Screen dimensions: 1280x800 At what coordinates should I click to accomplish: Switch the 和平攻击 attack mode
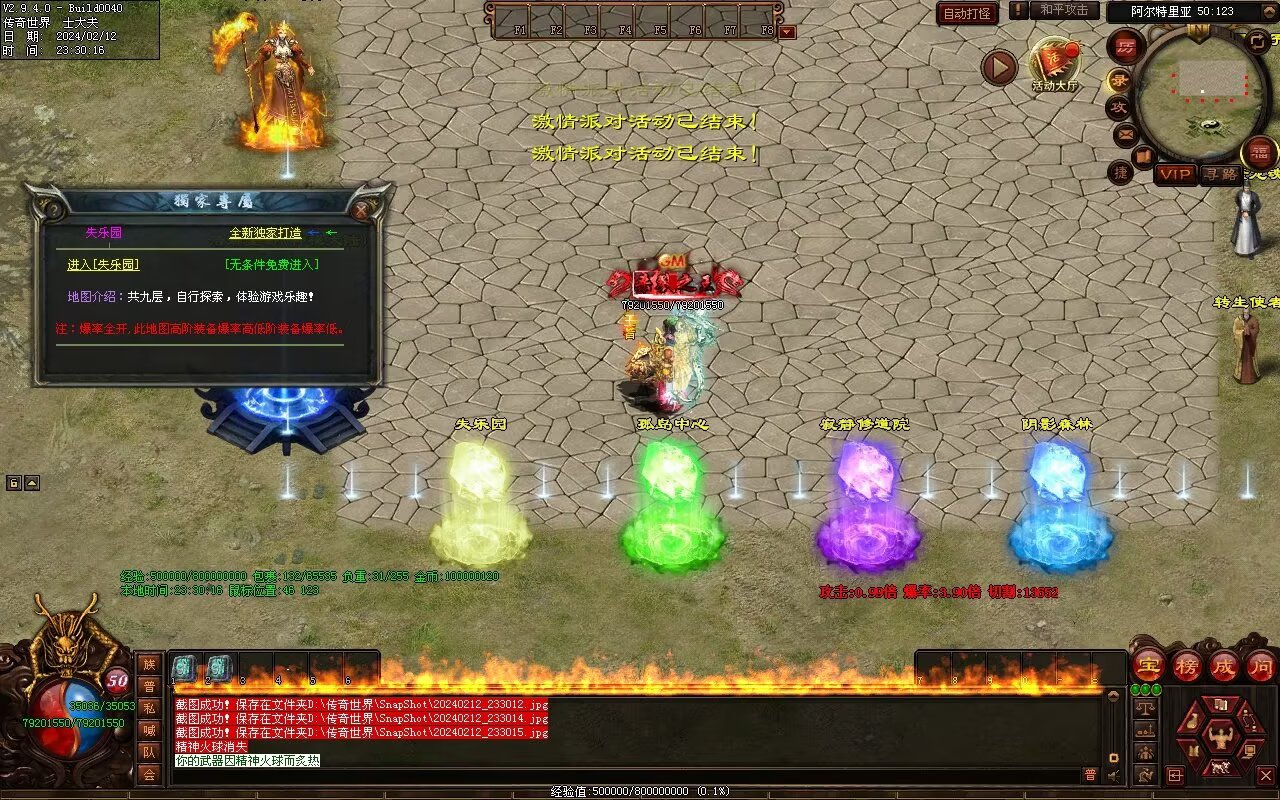[x=1063, y=10]
